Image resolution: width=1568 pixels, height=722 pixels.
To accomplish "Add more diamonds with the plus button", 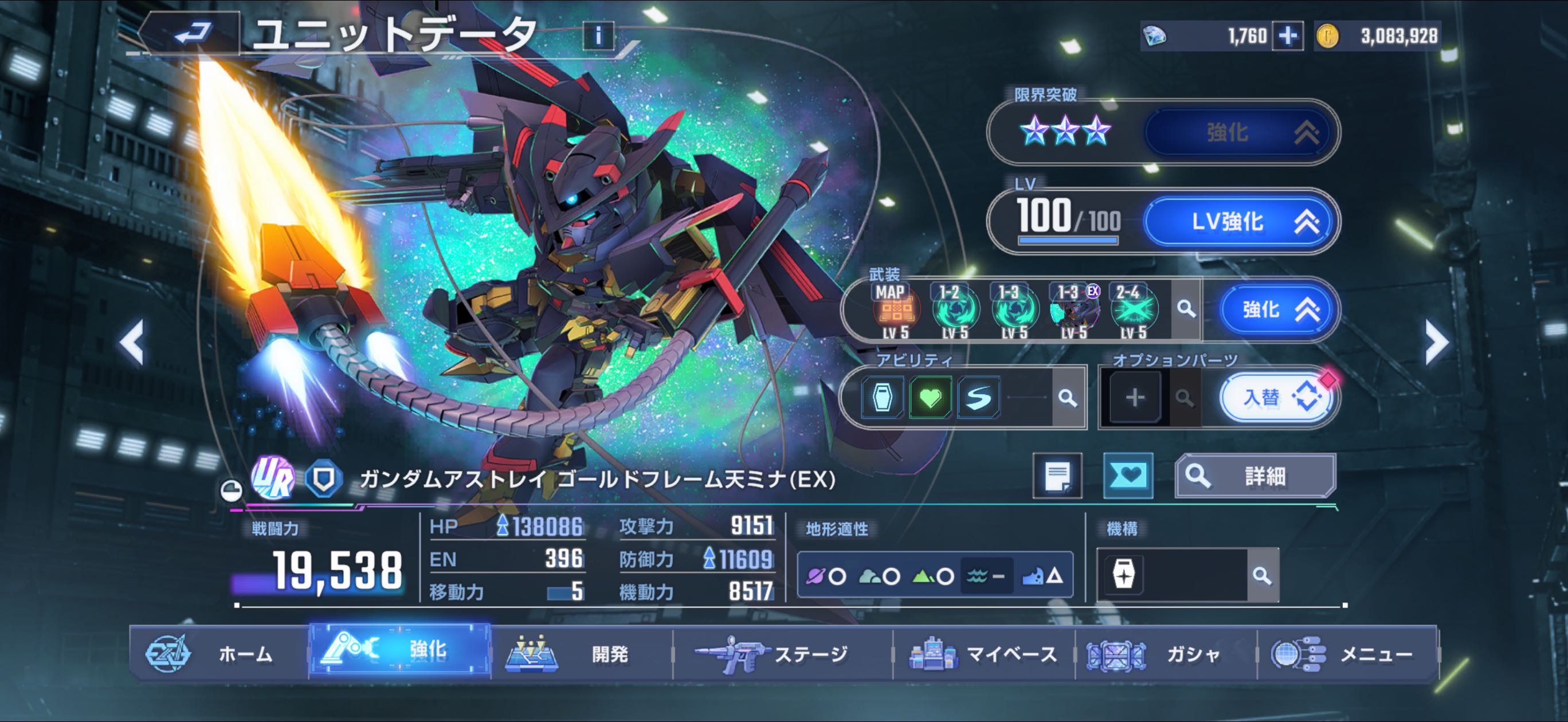I will pyautogui.click(x=1287, y=36).
